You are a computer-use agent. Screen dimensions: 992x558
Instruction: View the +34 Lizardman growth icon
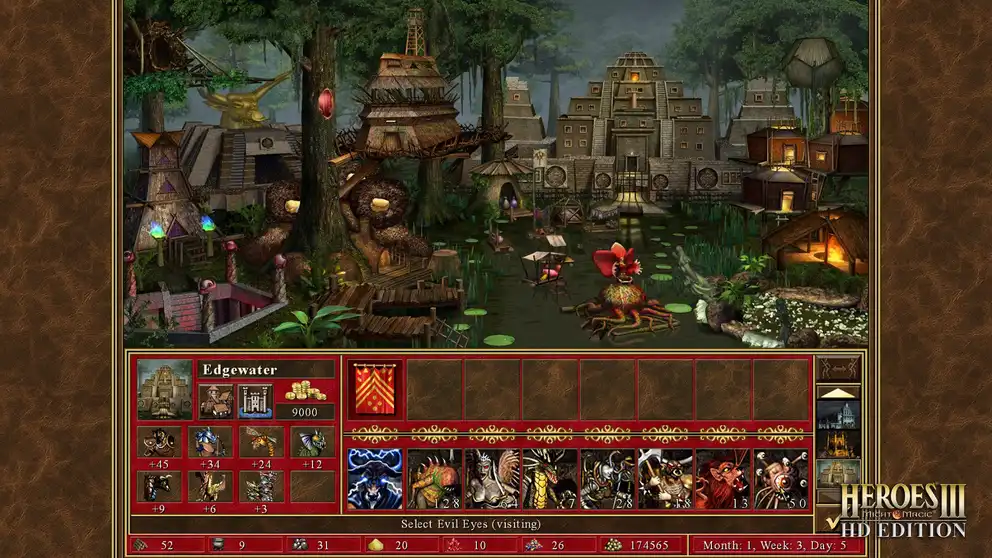(211, 442)
